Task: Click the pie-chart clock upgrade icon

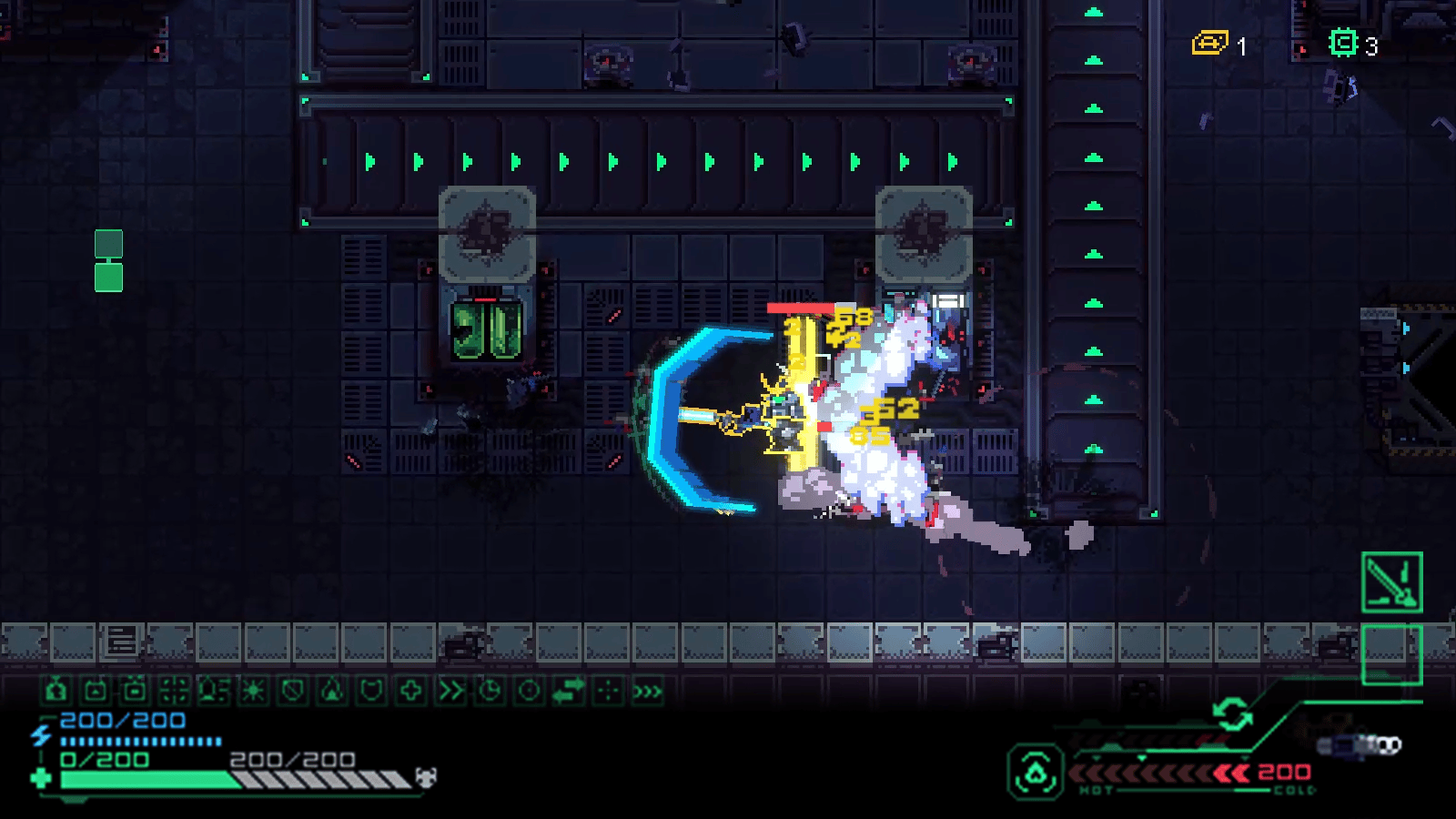Action: 490,692
